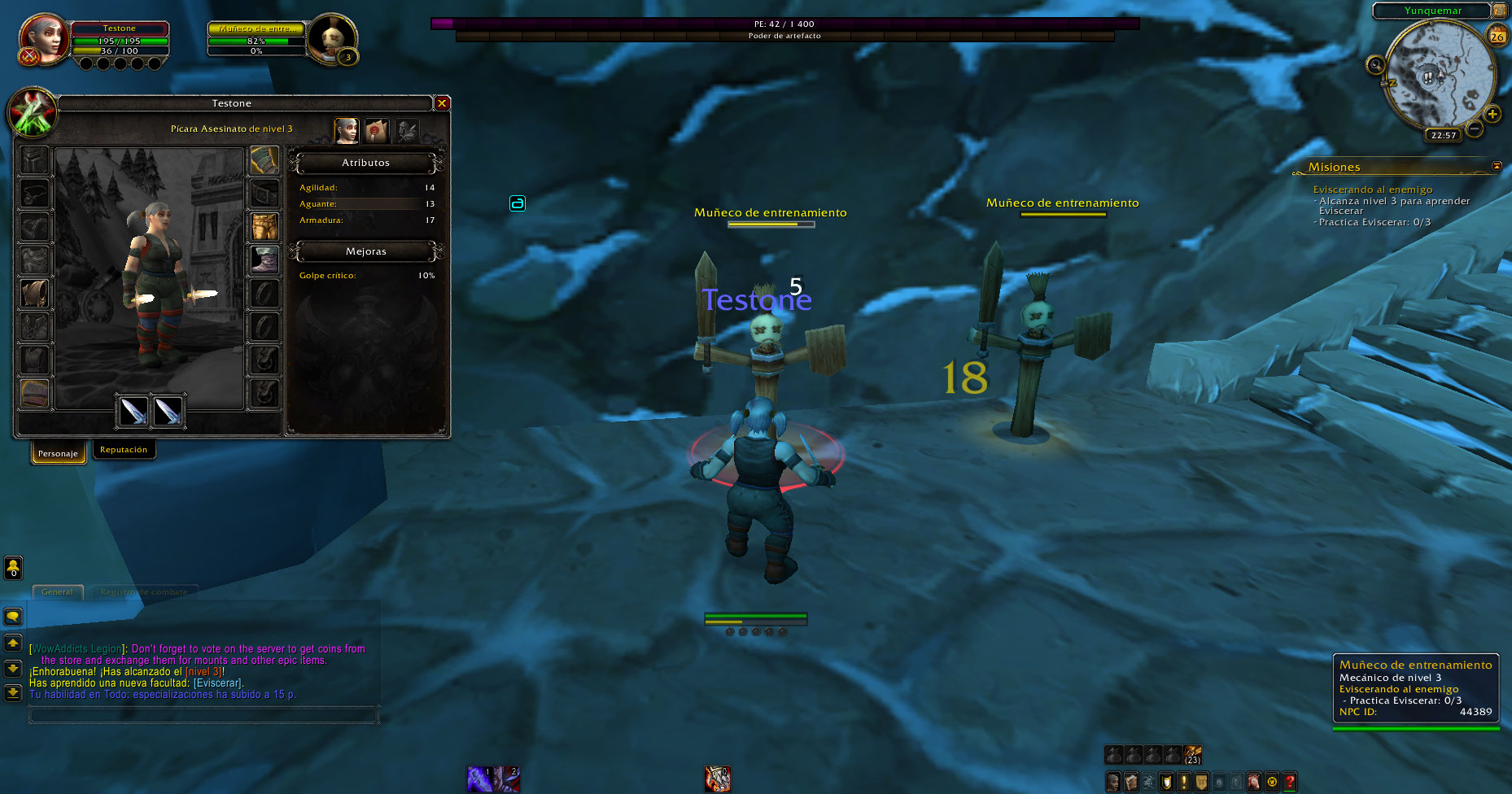Open the calendar showing day 26
The image size is (1512, 794).
pos(1497,36)
